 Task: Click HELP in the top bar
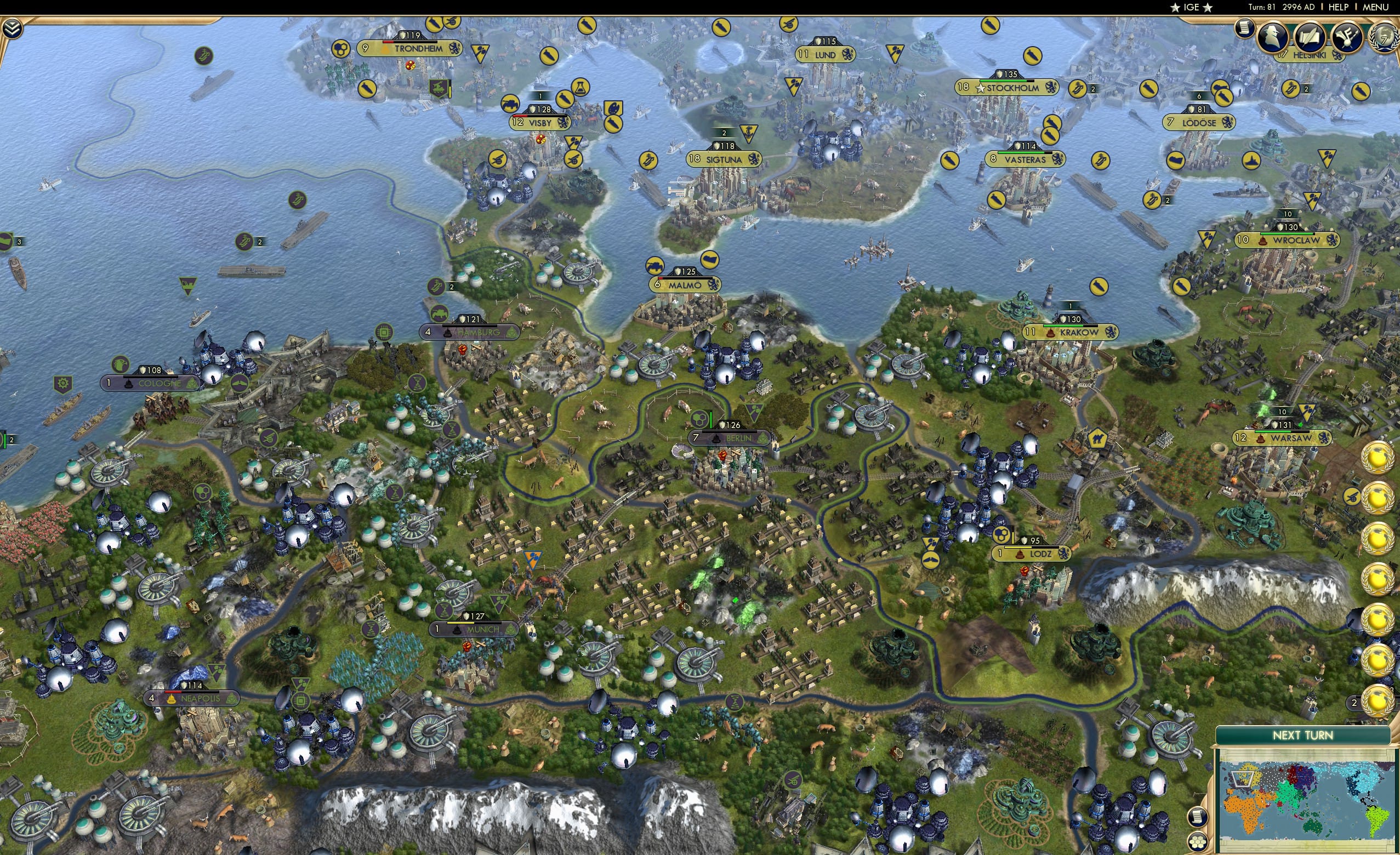coord(1340,7)
